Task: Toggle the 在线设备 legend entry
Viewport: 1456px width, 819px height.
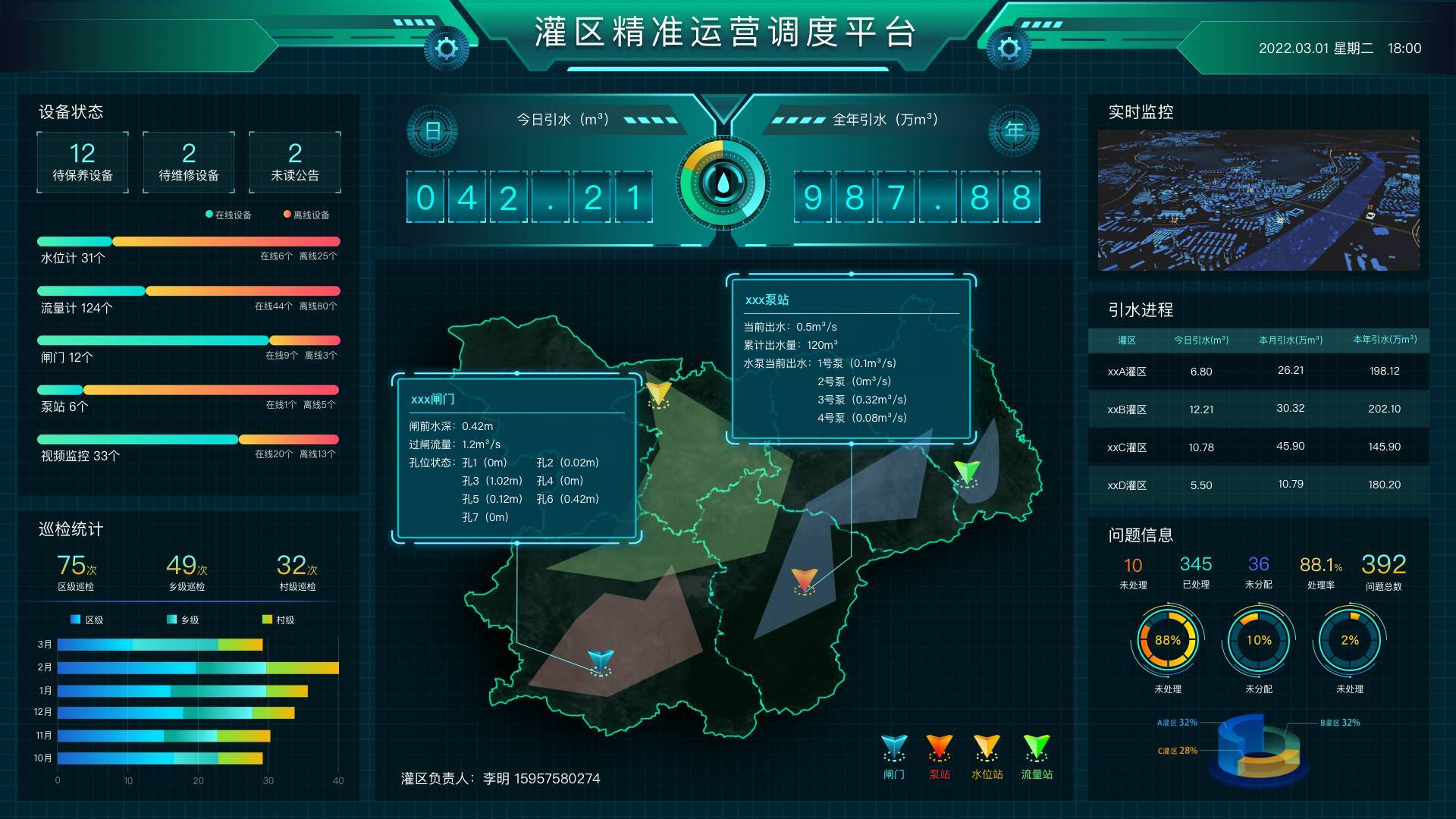Action: click(x=228, y=215)
